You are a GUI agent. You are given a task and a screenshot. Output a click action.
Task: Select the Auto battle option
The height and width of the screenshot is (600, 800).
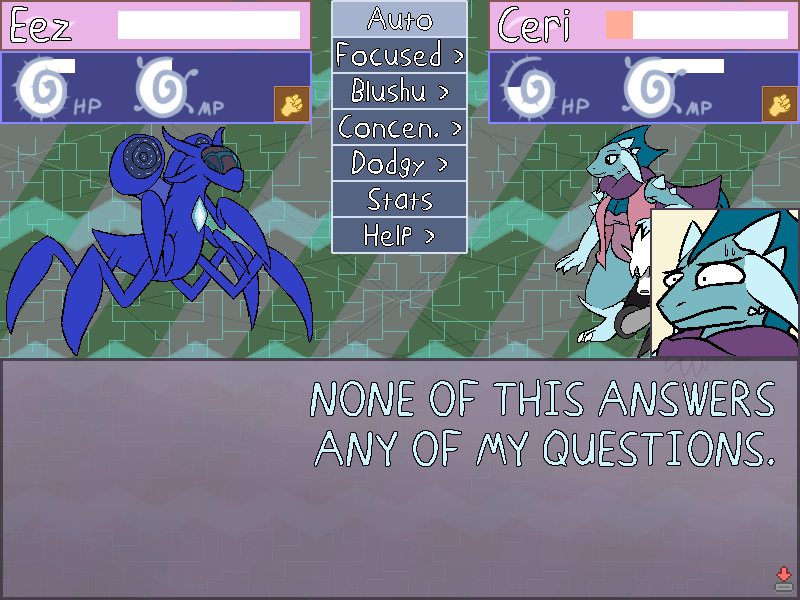pyautogui.click(x=400, y=18)
